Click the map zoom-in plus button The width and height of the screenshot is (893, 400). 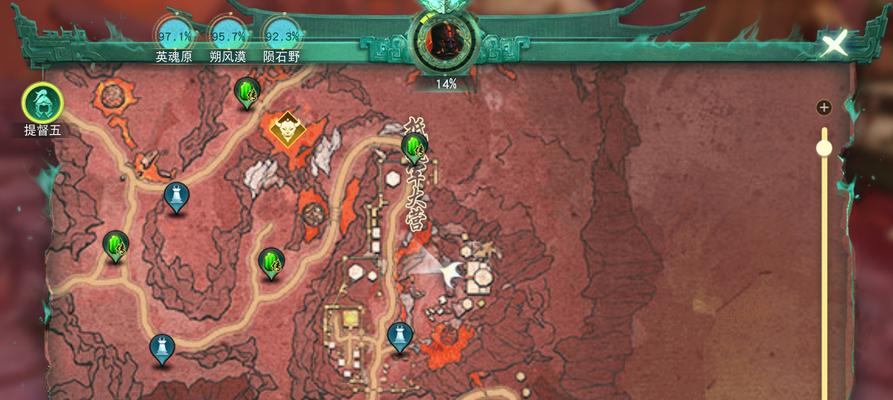[824, 108]
